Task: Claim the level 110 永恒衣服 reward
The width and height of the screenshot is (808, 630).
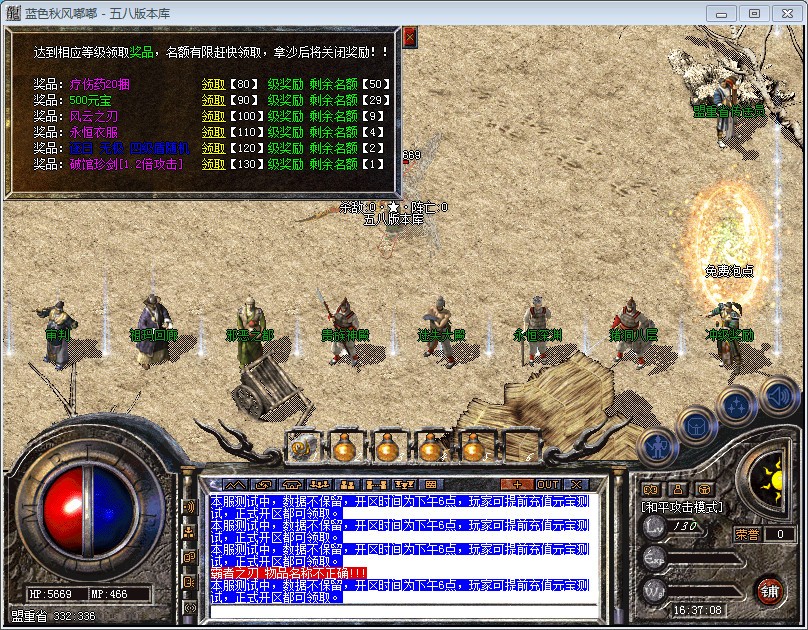Action: tap(213, 132)
